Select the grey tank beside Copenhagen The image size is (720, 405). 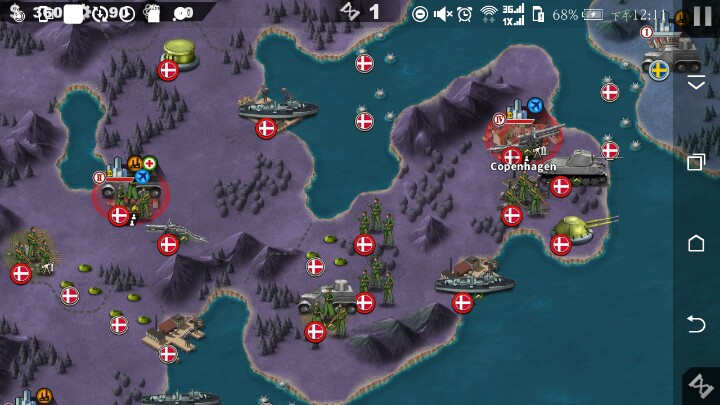tap(575, 167)
